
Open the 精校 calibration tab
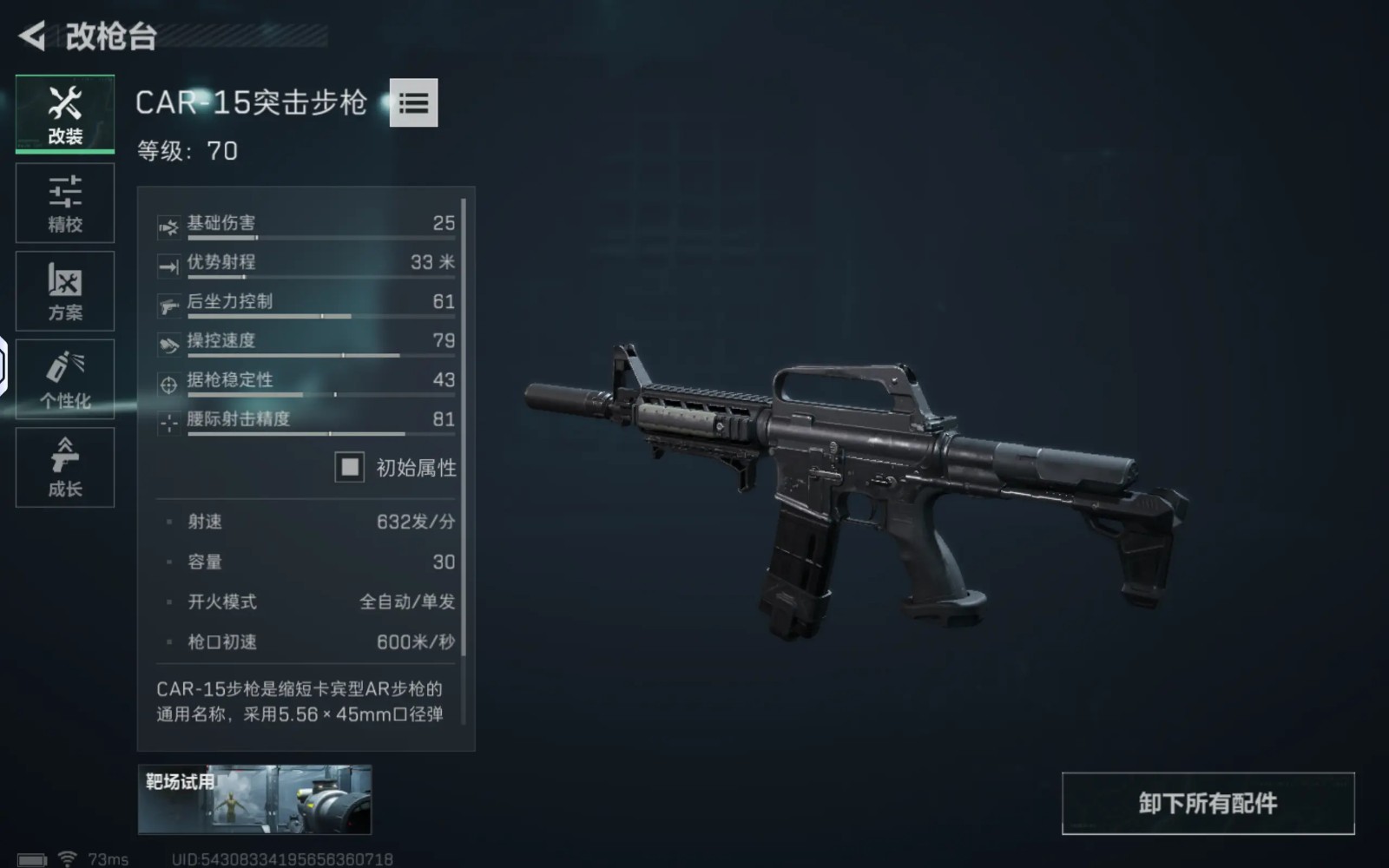[x=65, y=203]
